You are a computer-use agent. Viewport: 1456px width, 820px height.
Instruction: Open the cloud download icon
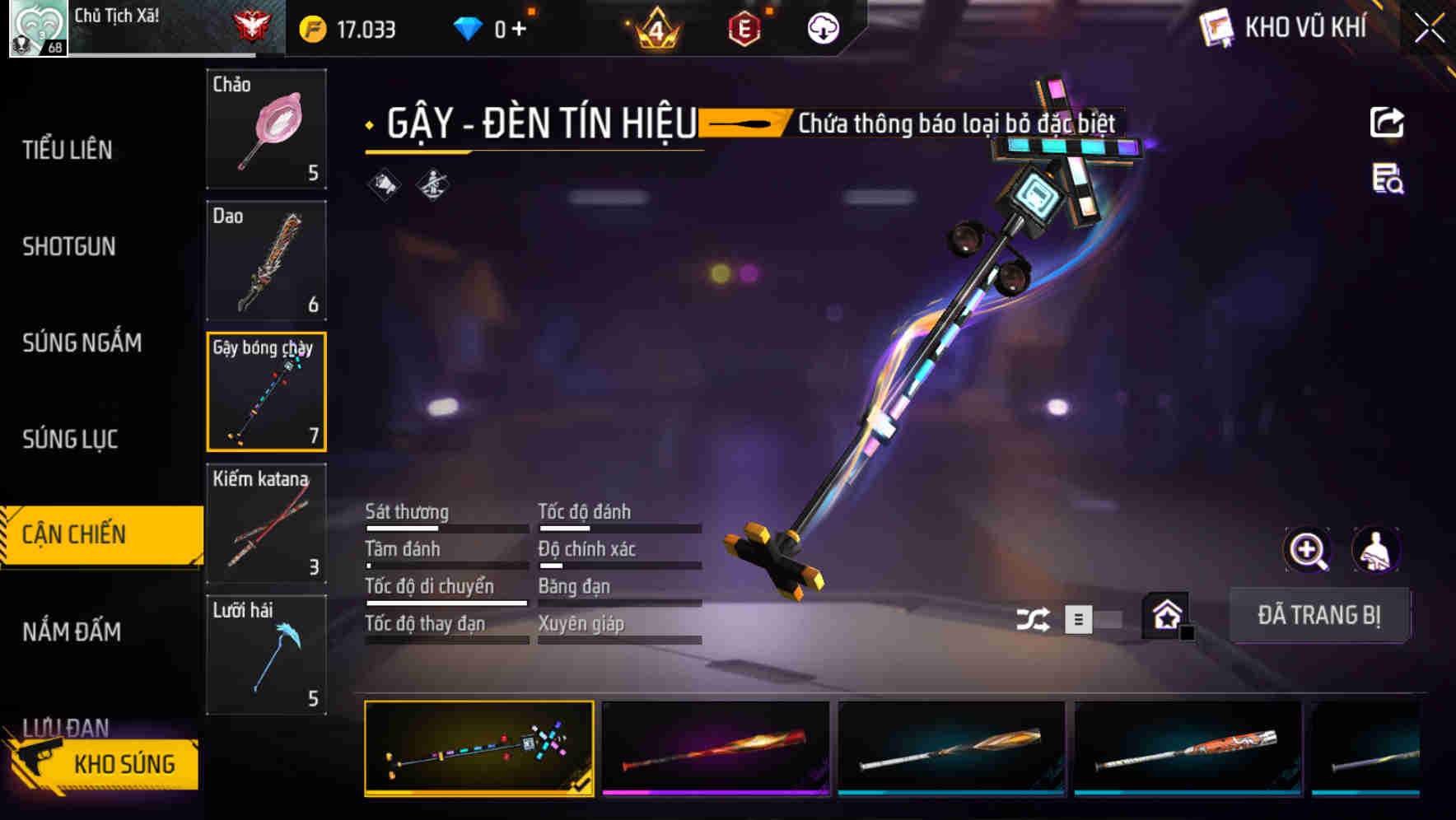pyautogui.click(x=823, y=30)
